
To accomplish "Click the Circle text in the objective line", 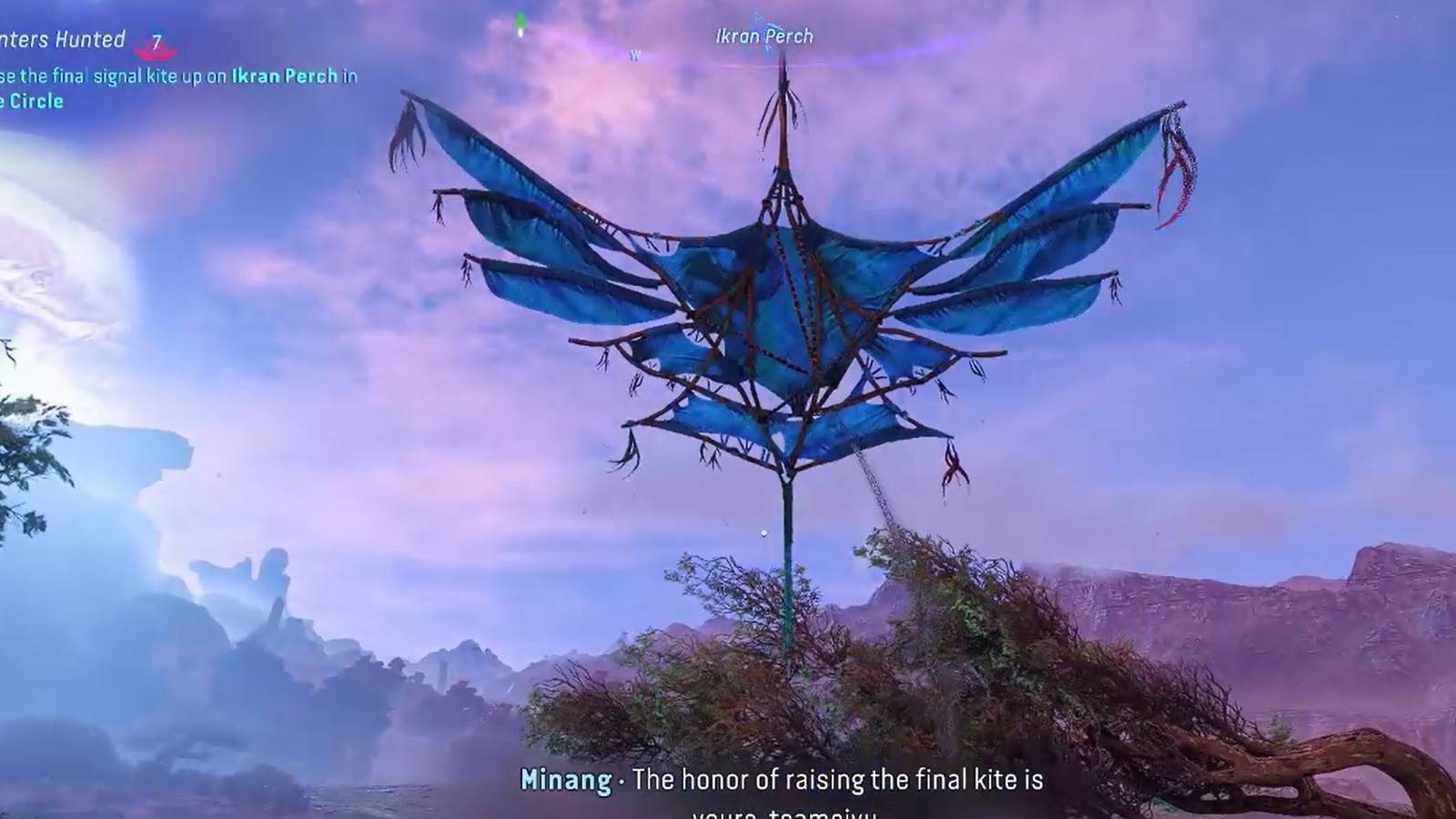I will pyautogui.click(x=36, y=102).
